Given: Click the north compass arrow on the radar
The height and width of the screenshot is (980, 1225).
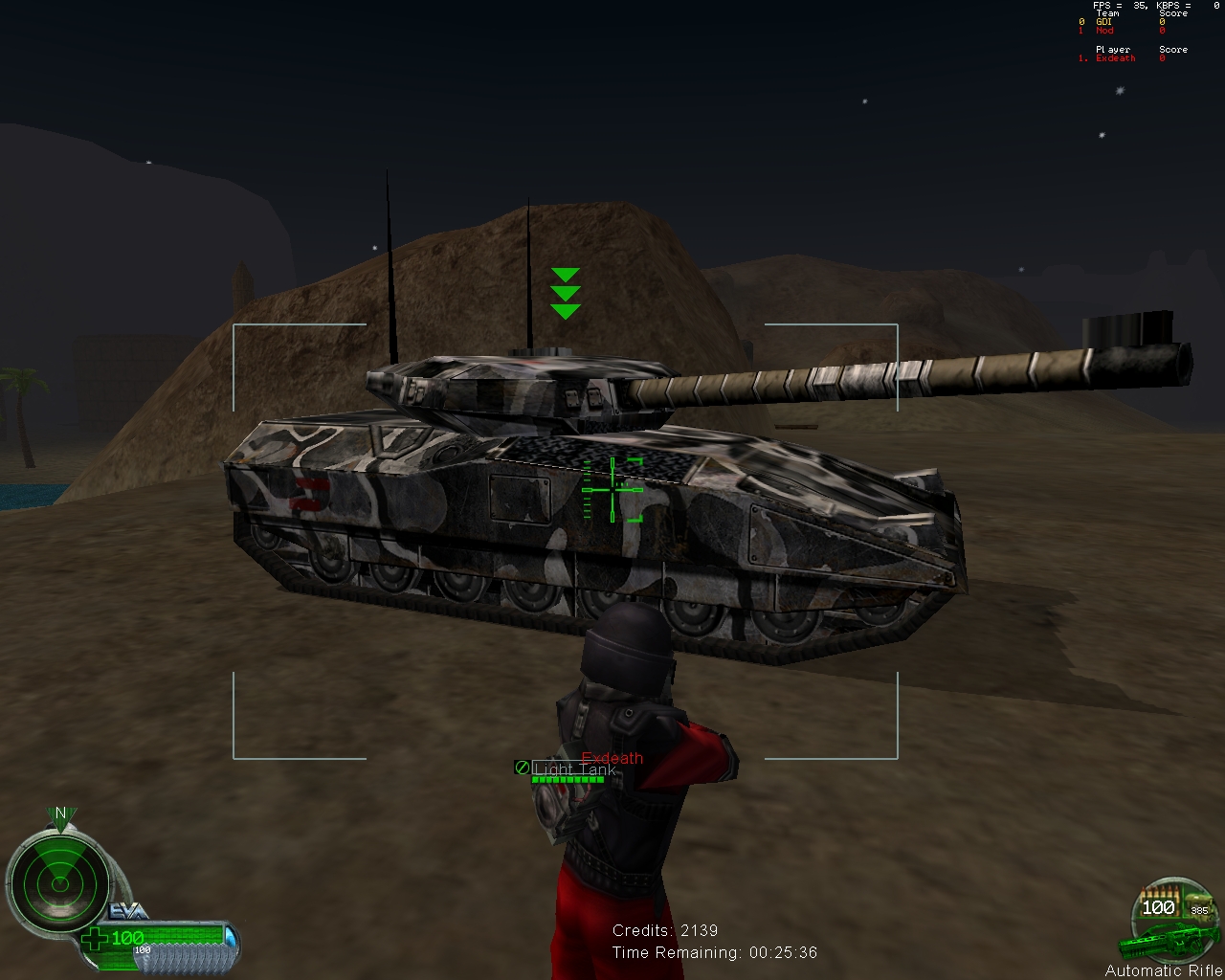Looking at the screenshot, I should point(60,814).
